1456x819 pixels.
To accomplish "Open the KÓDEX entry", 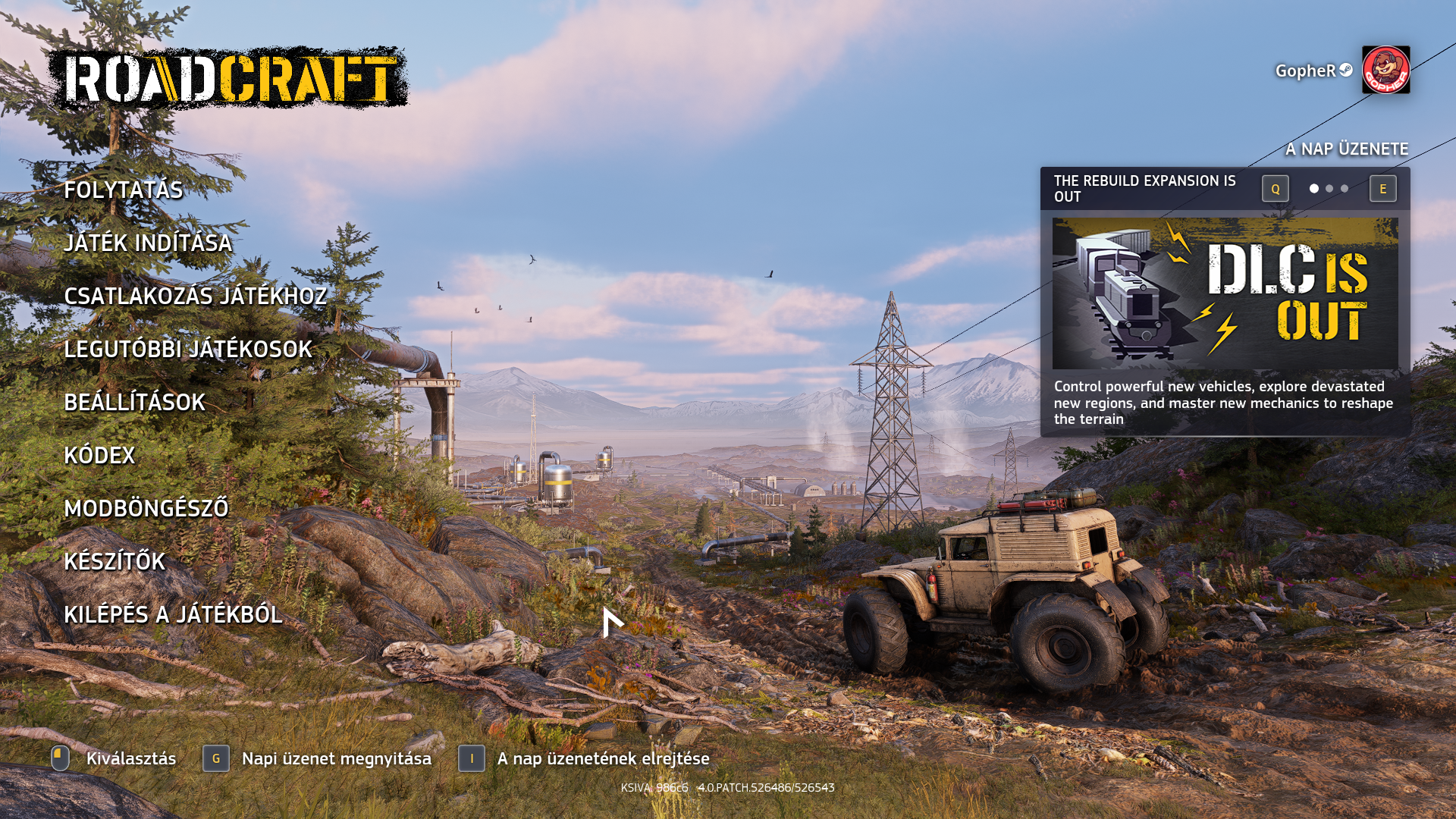I will [99, 455].
